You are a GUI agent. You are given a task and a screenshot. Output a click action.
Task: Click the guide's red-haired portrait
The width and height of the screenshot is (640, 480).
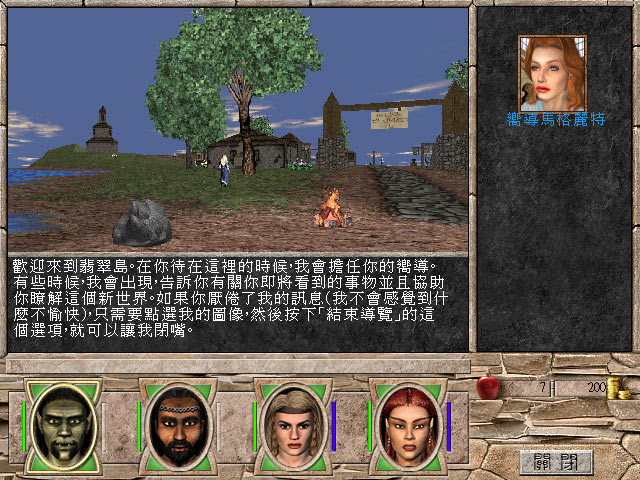tap(552, 73)
